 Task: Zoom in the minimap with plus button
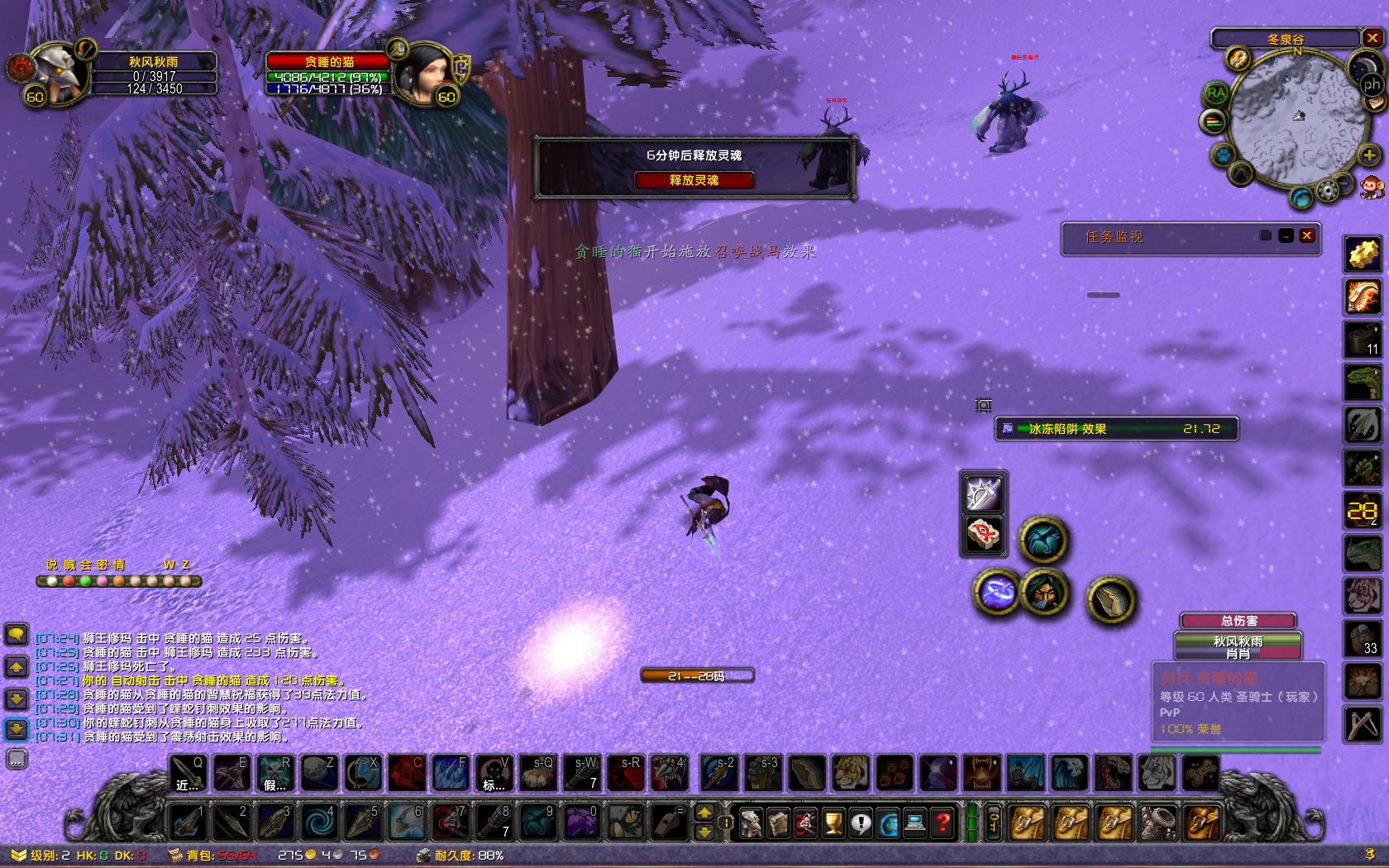1369,155
